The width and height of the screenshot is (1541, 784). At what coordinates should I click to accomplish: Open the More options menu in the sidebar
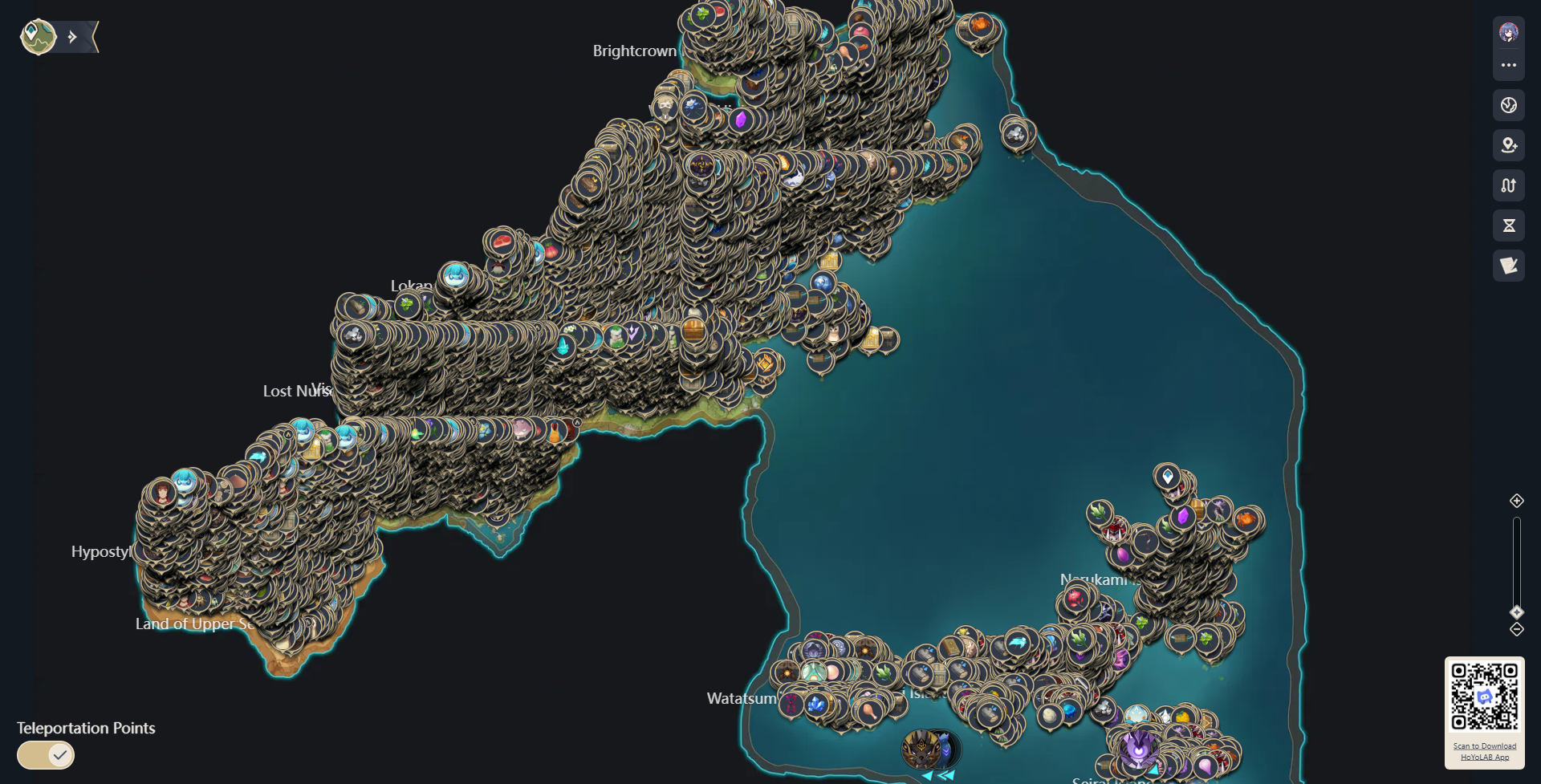pyautogui.click(x=1510, y=67)
